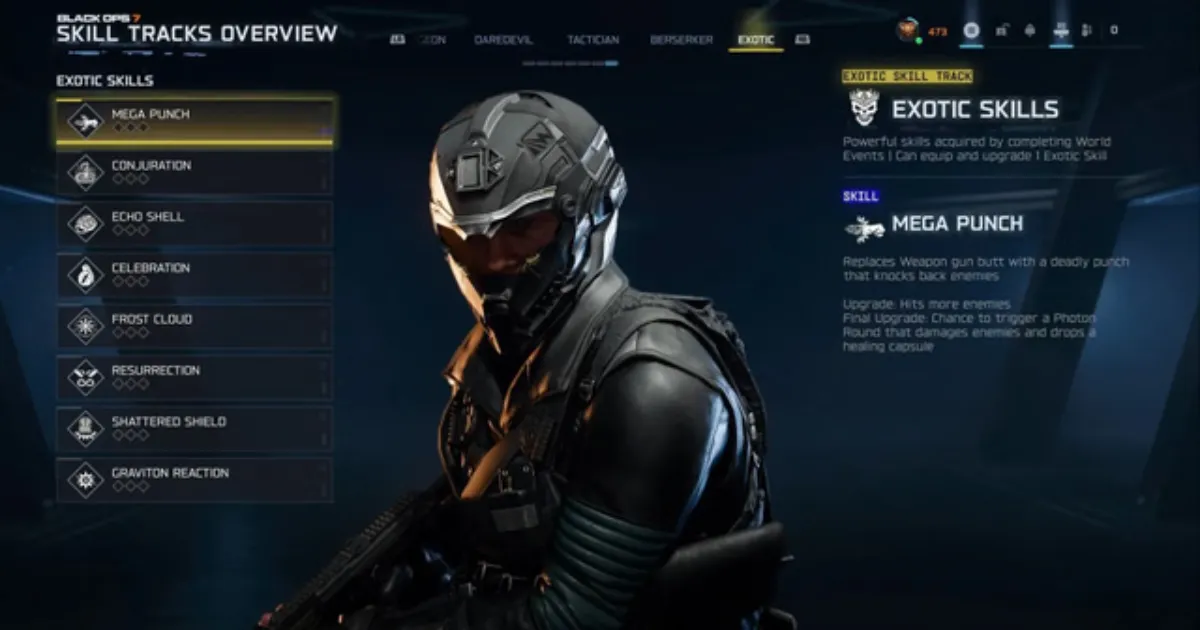The image size is (1200, 630).
Task: Select the Mega Punch exotic skill
Action: pos(195,121)
